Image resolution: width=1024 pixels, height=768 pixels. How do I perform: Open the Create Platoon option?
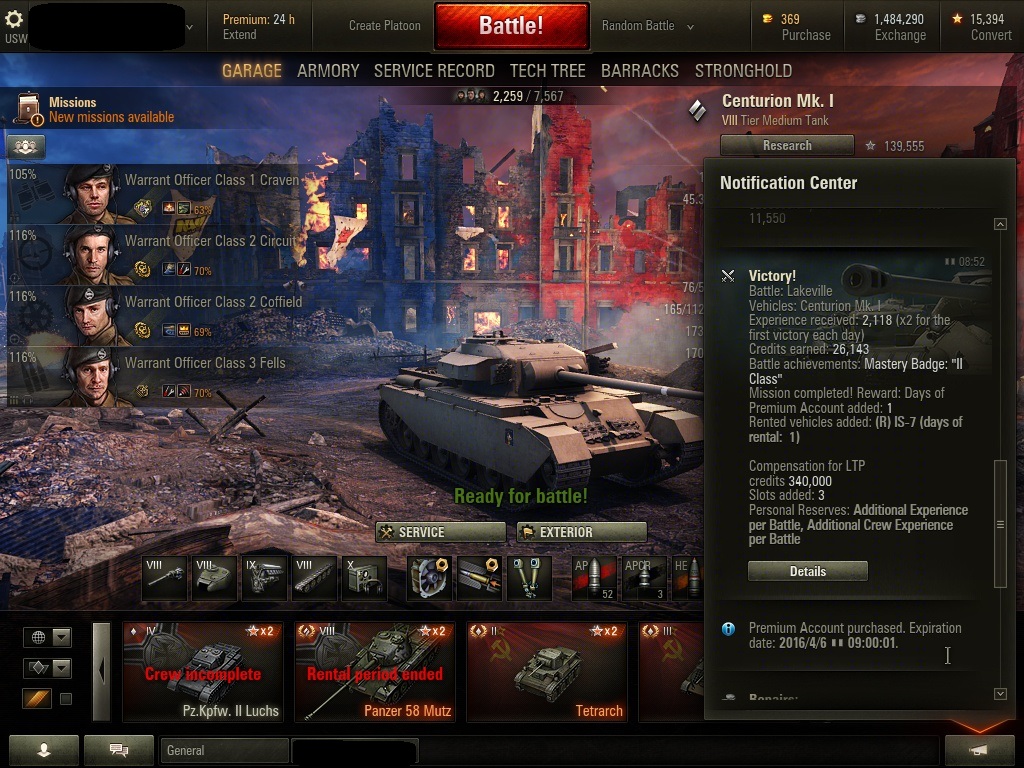pyautogui.click(x=385, y=26)
